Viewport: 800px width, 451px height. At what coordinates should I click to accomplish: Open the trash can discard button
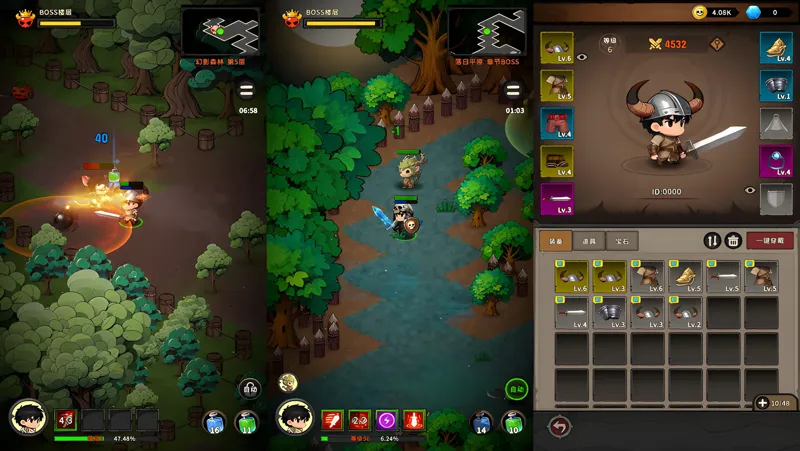click(x=733, y=240)
